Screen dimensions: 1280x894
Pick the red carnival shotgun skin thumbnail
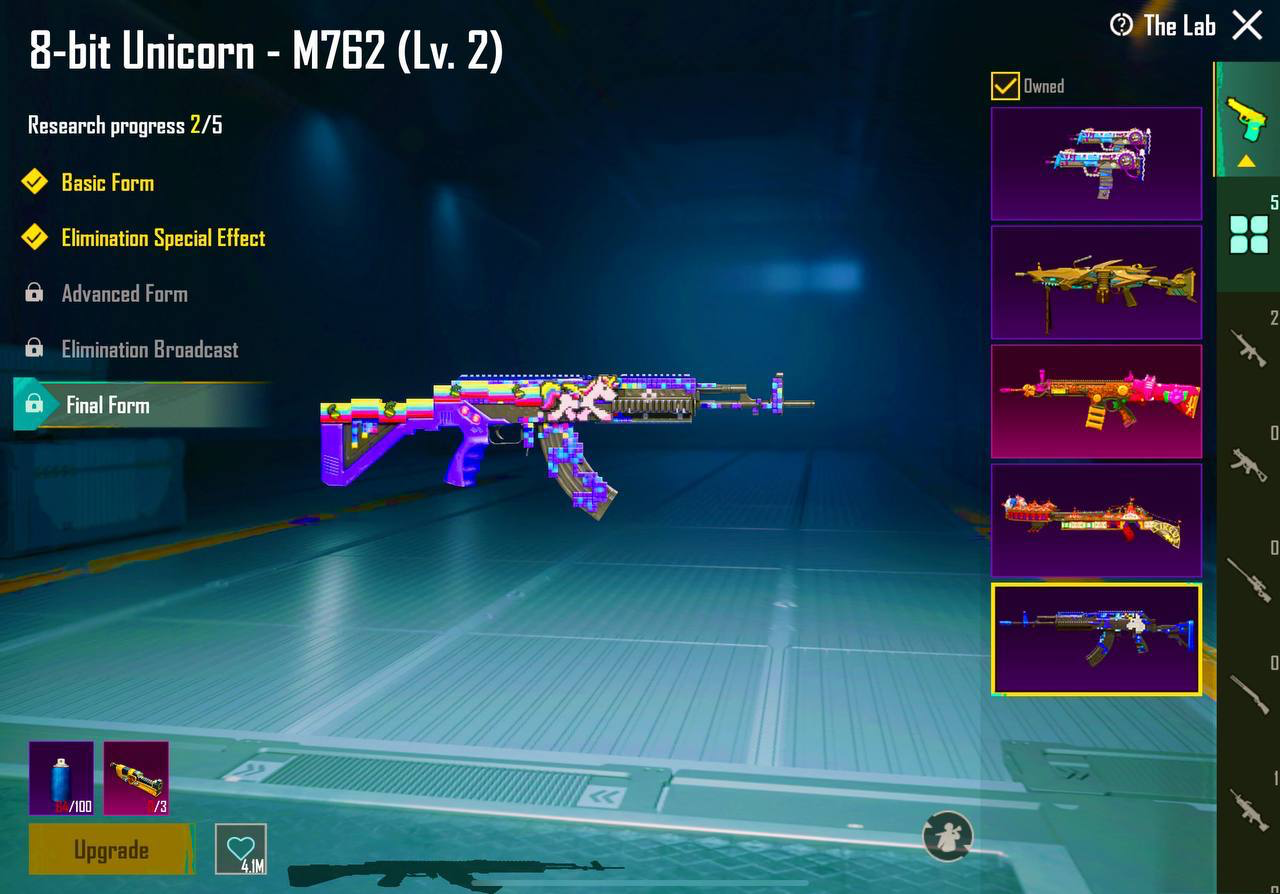pyautogui.click(x=1096, y=520)
